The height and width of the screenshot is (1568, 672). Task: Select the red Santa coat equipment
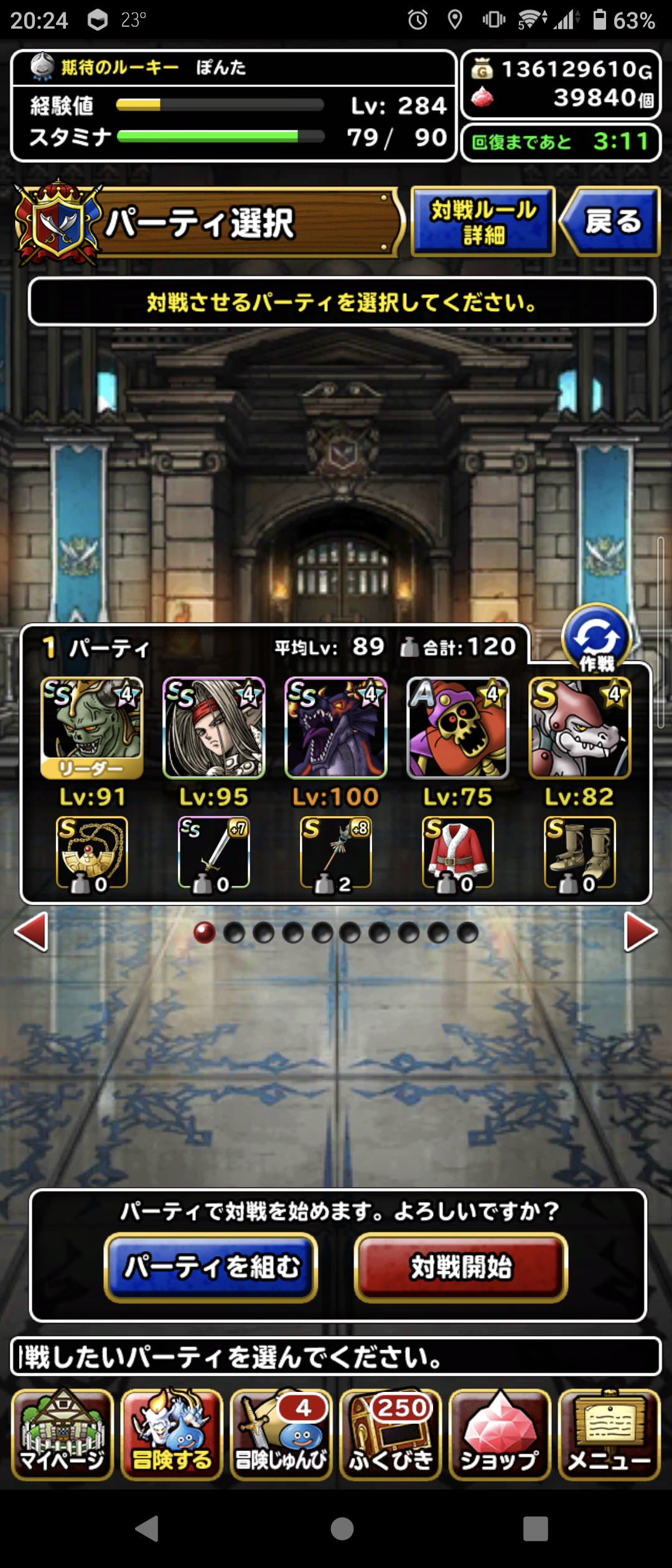click(x=458, y=852)
